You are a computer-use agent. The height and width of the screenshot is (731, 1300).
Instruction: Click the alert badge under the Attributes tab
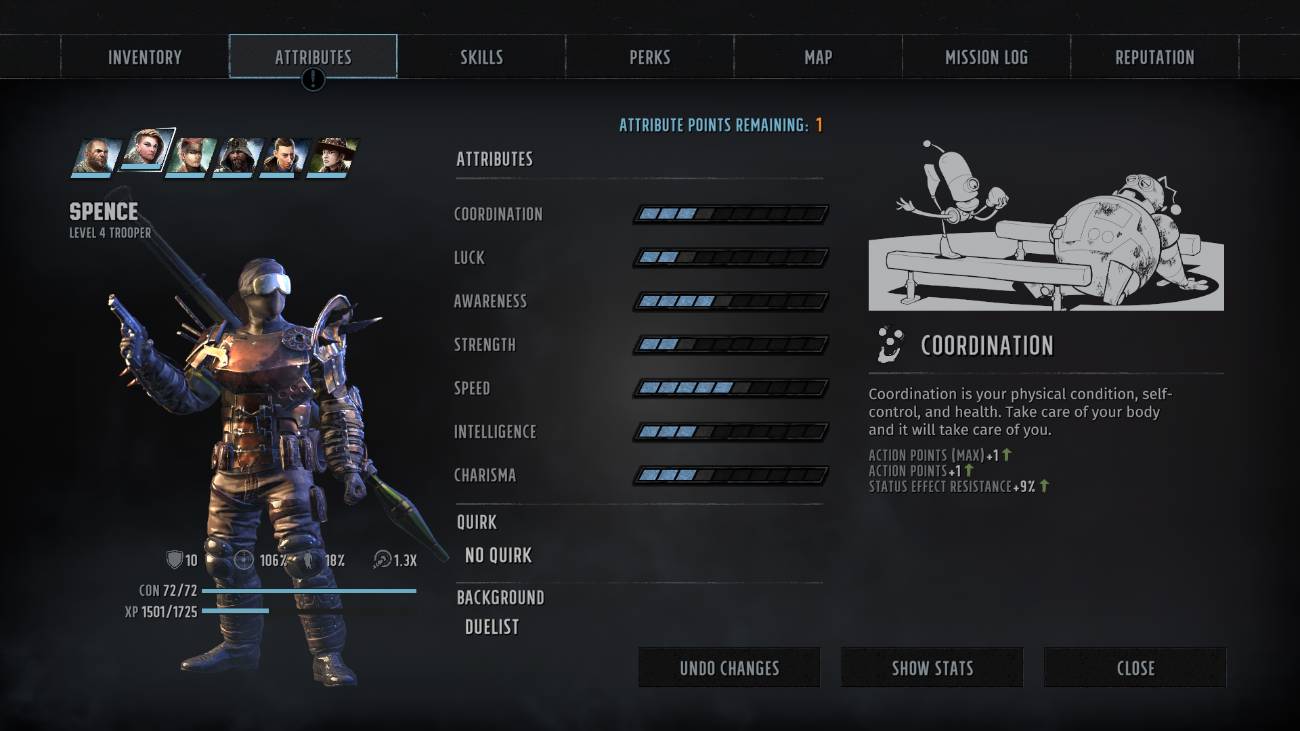pos(313,77)
